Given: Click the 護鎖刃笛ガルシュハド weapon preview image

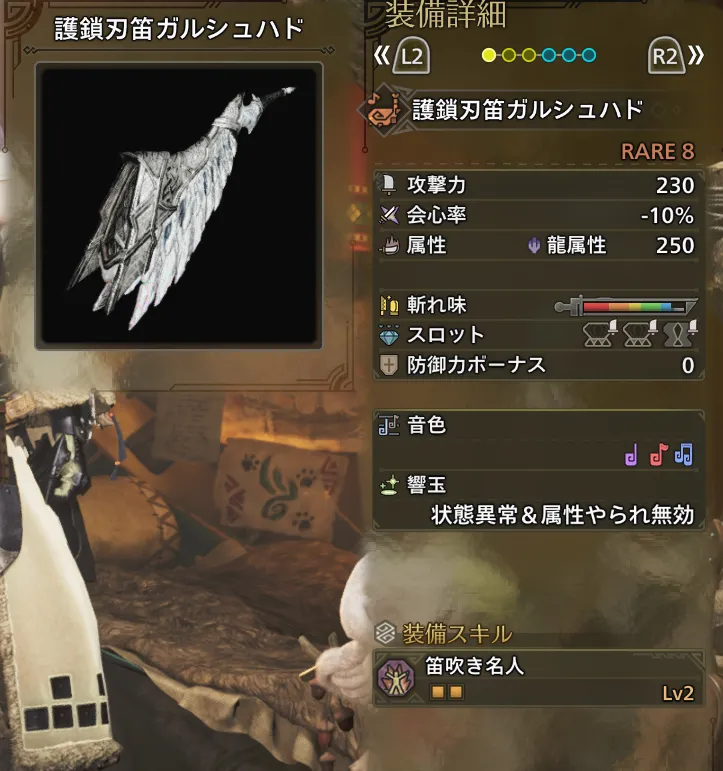Looking at the screenshot, I should pos(179,205).
